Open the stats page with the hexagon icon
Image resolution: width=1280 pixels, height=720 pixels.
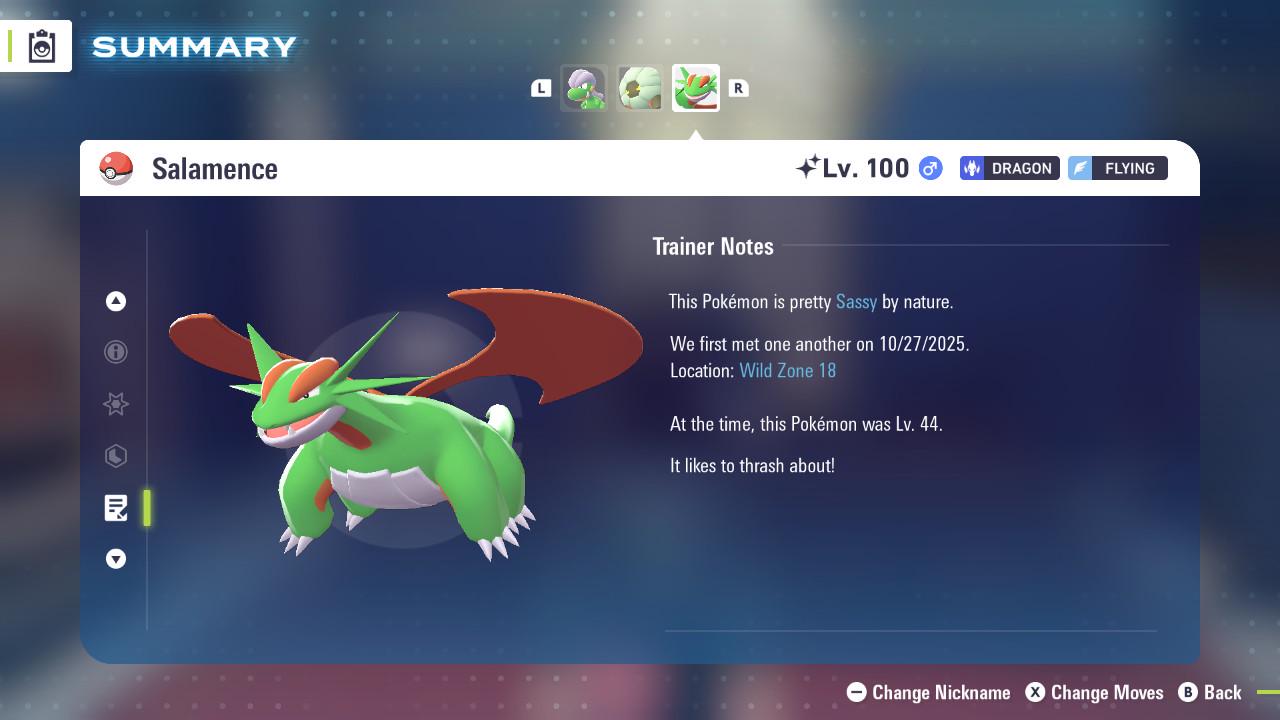[115, 456]
